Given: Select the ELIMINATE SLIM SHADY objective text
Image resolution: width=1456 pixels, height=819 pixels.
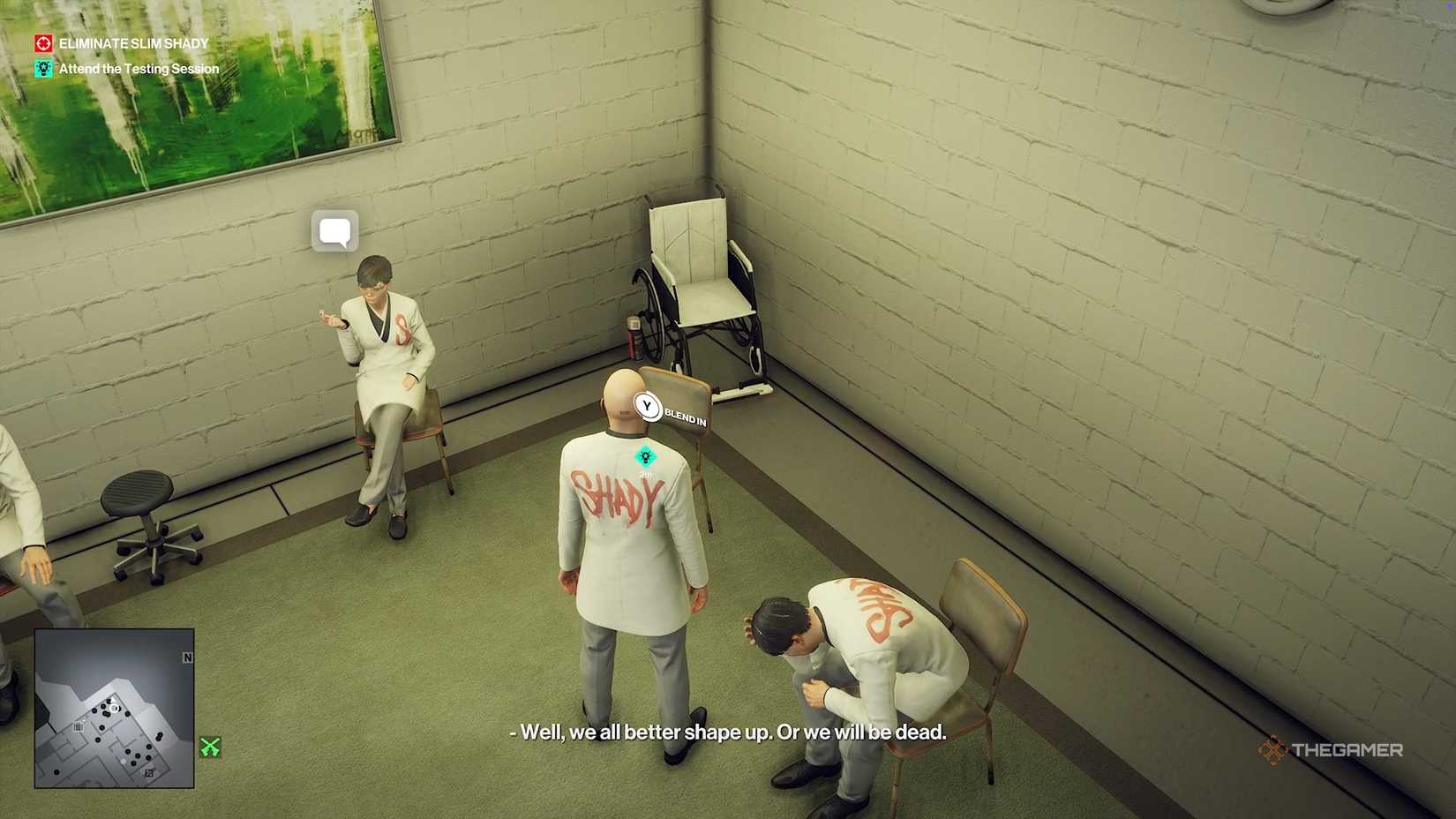Looking at the screenshot, I should pyautogui.click(x=132, y=42).
